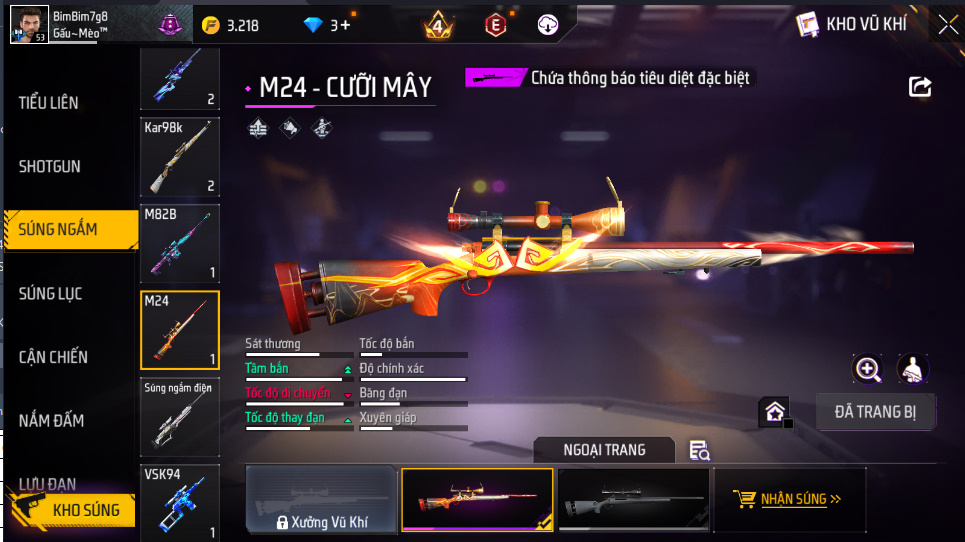Choose the default black M24 skin
This screenshot has height=542, width=965.
[631, 499]
